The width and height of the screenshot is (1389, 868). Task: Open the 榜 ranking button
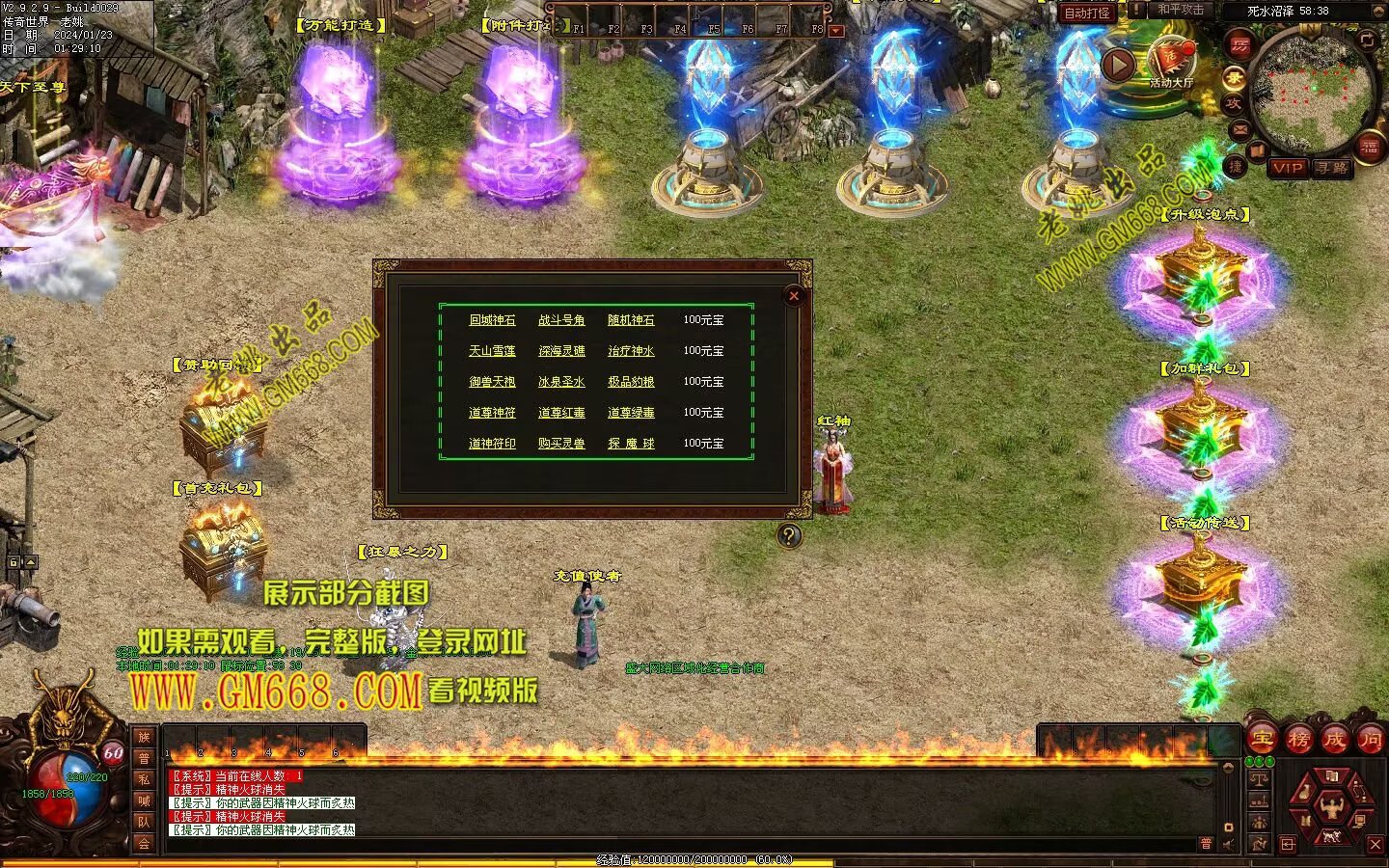[1298, 741]
